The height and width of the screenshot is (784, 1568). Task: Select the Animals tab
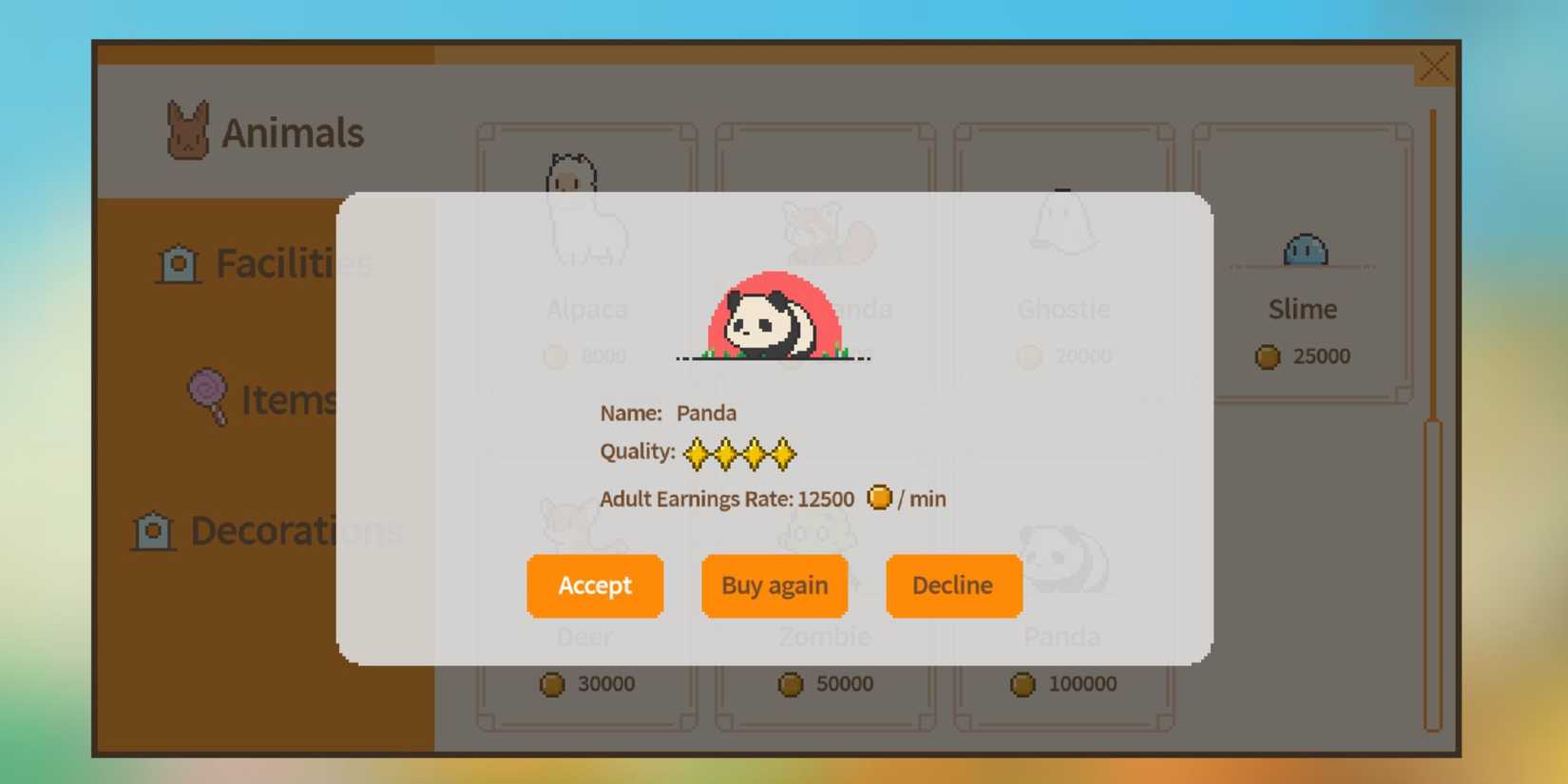click(x=293, y=131)
